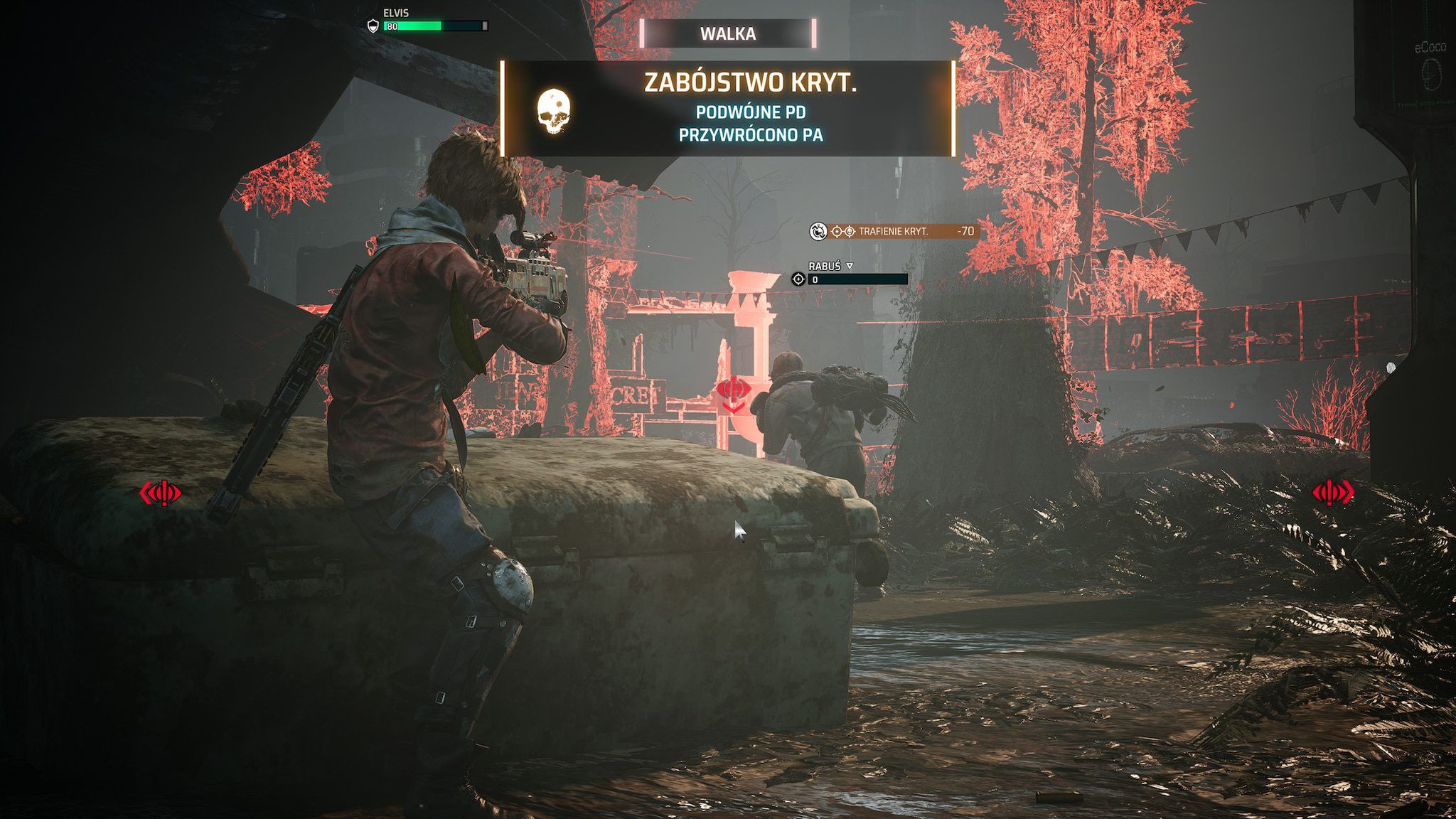The height and width of the screenshot is (819, 1456).
Task: Select the Rabuś enemy nameplate
Action: coord(824,266)
